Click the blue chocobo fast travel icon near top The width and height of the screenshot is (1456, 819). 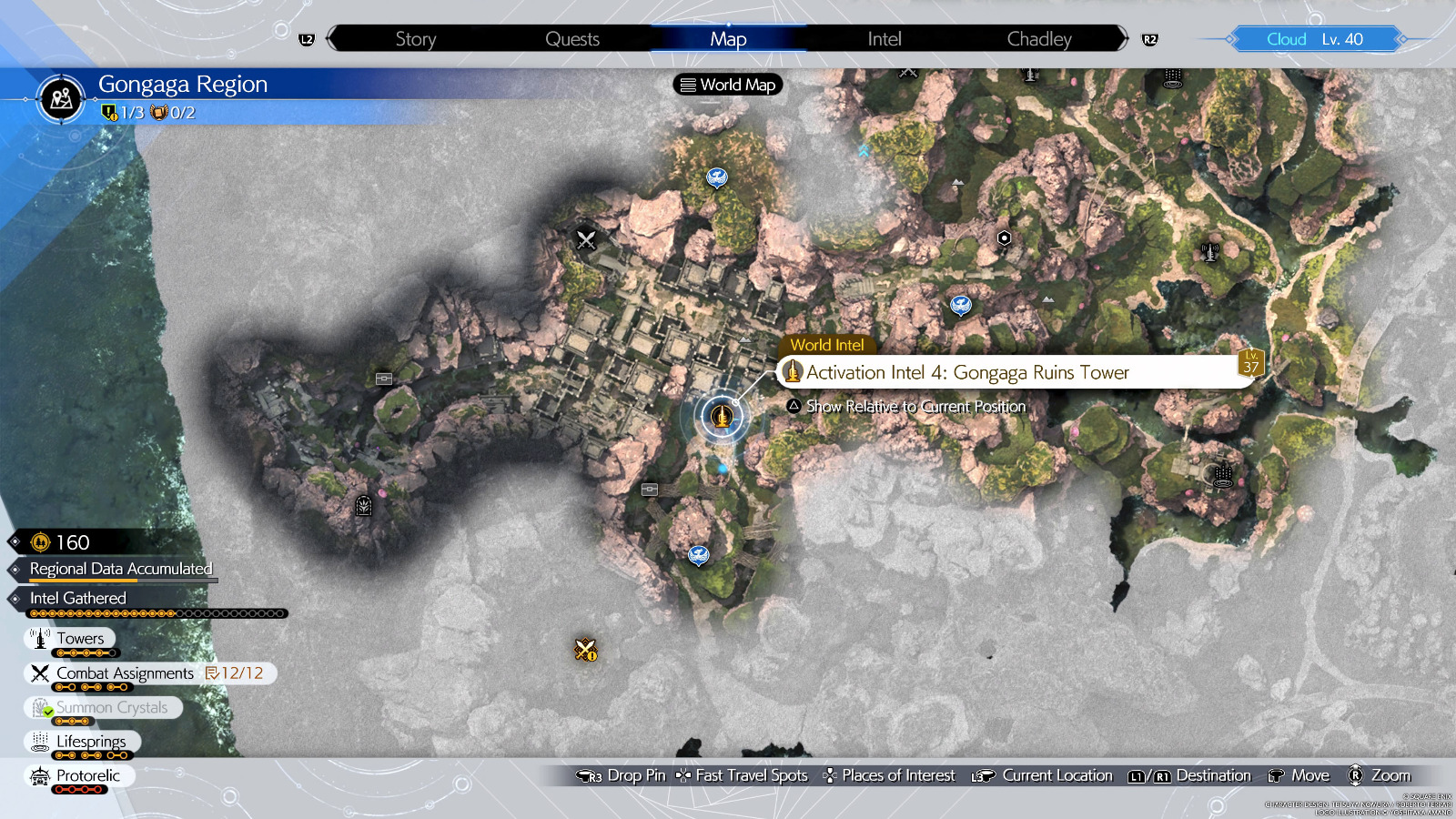point(718,177)
